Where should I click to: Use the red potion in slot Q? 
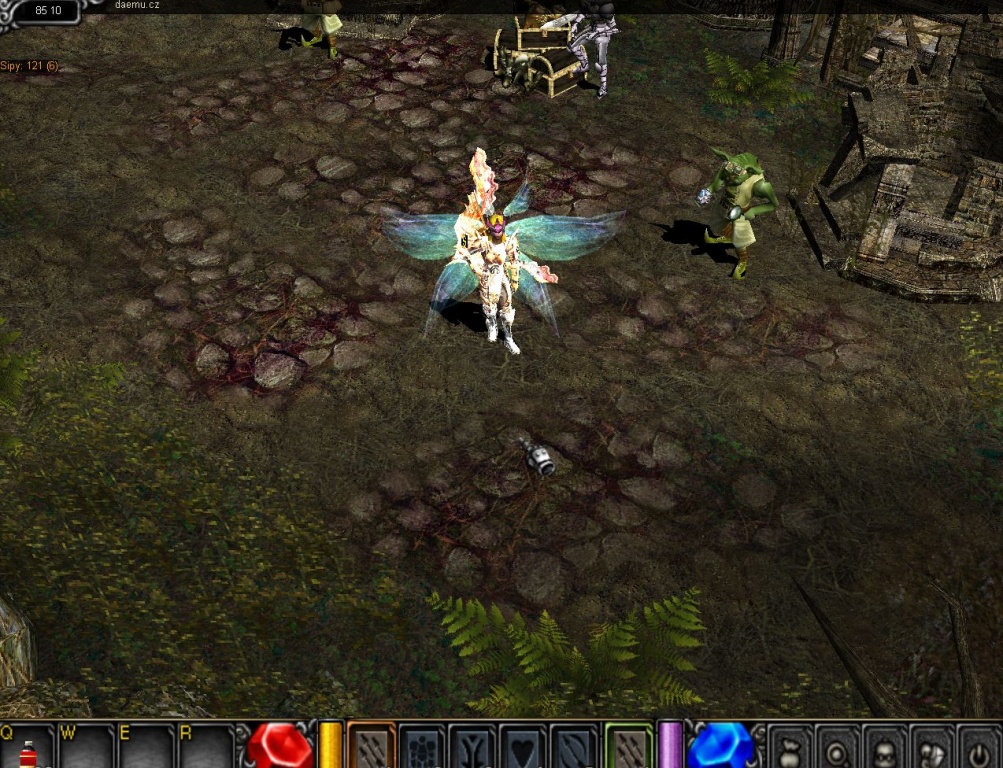28,751
